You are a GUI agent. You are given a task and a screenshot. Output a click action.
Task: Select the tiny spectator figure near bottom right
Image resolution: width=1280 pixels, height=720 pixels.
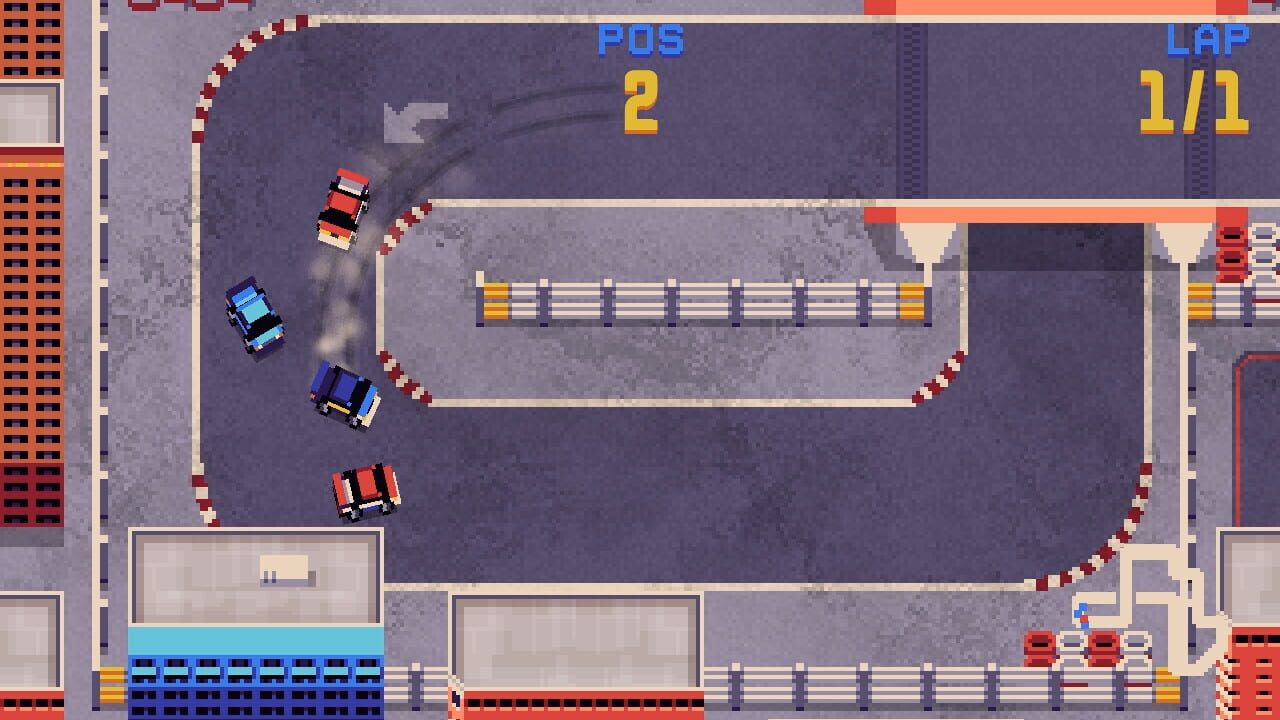pos(1082,614)
